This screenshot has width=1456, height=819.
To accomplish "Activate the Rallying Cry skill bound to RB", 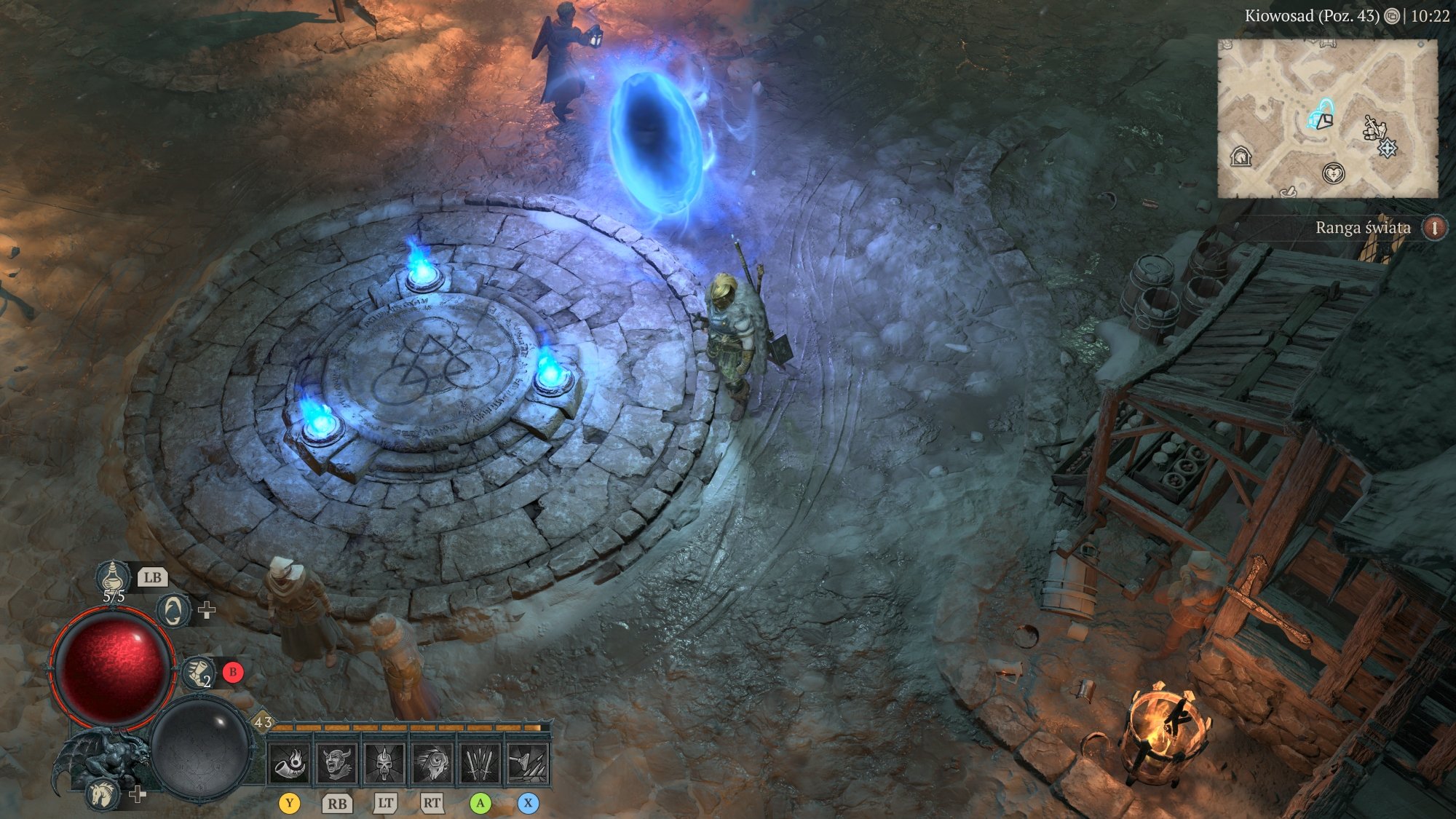I will click(x=337, y=764).
